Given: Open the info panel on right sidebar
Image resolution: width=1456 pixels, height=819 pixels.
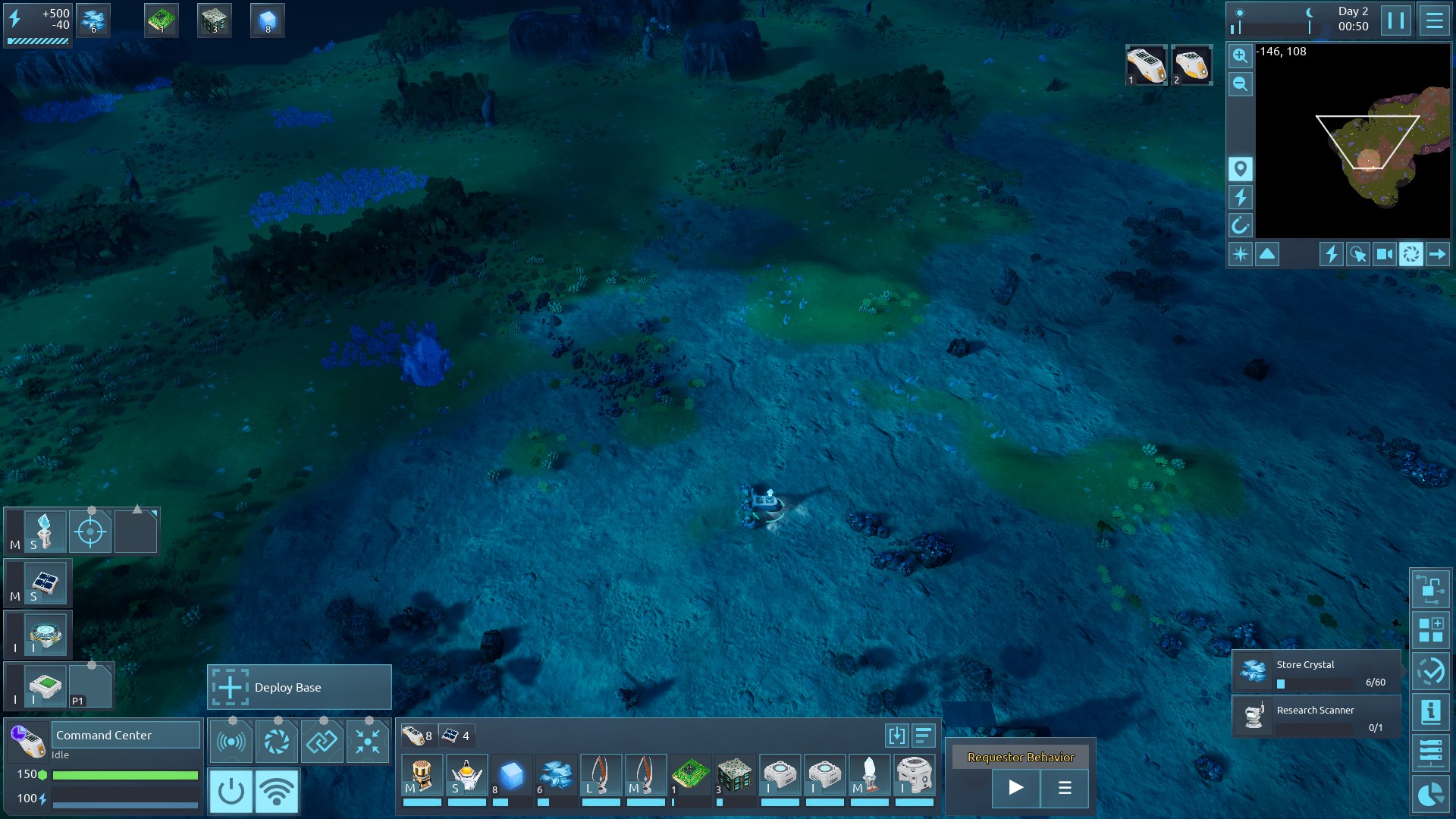Looking at the screenshot, I should coord(1430,712).
